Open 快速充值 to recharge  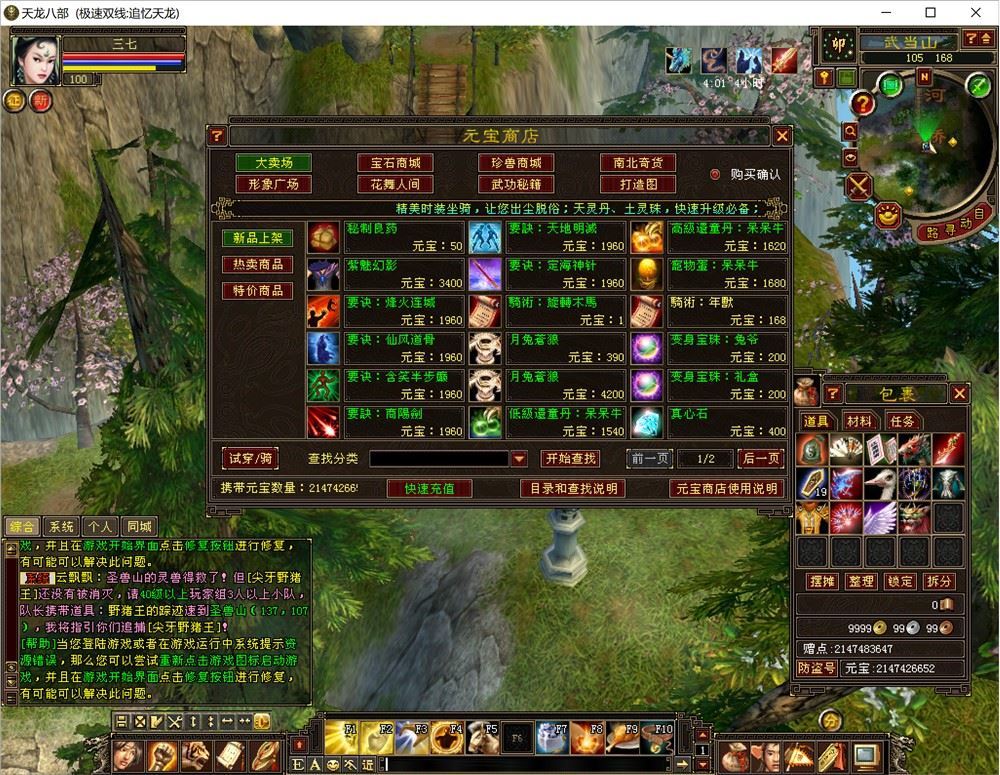coord(429,489)
